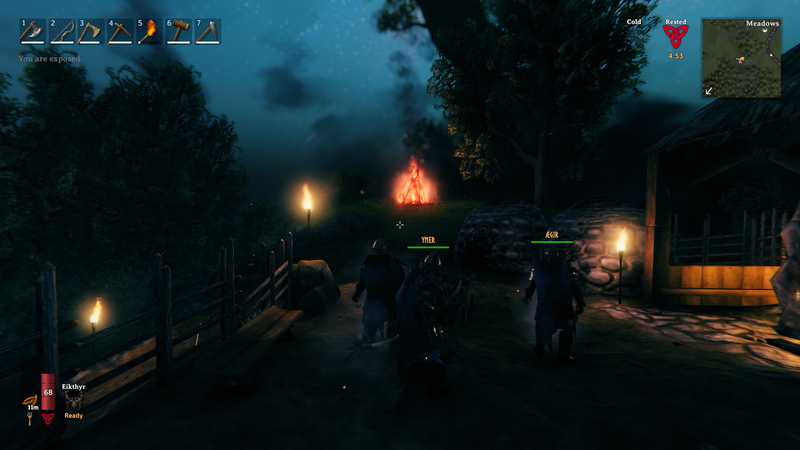Activate the Eikthyr forsaken power icon
The width and height of the screenshot is (800, 450).
(74, 400)
